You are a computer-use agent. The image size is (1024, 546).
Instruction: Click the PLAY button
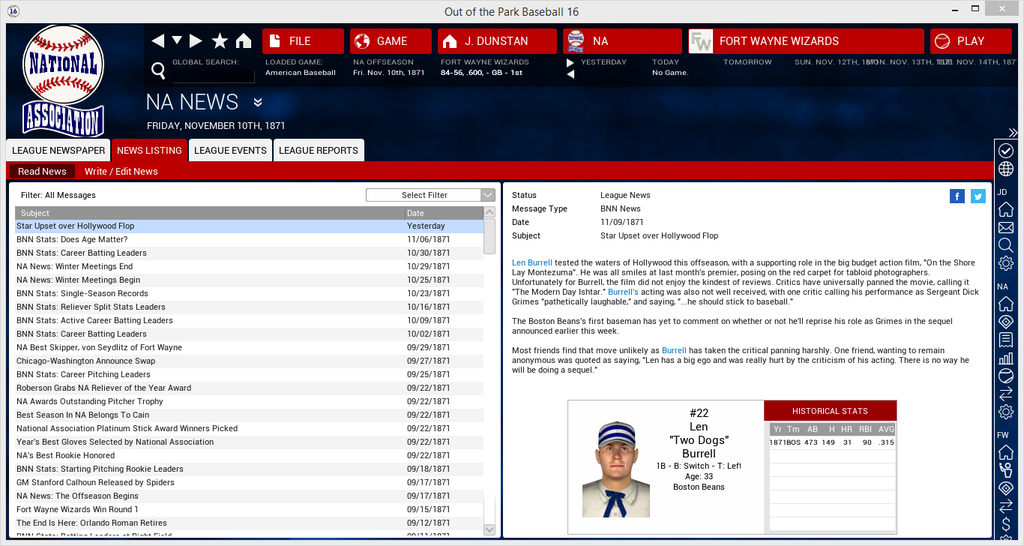point(969,41)
